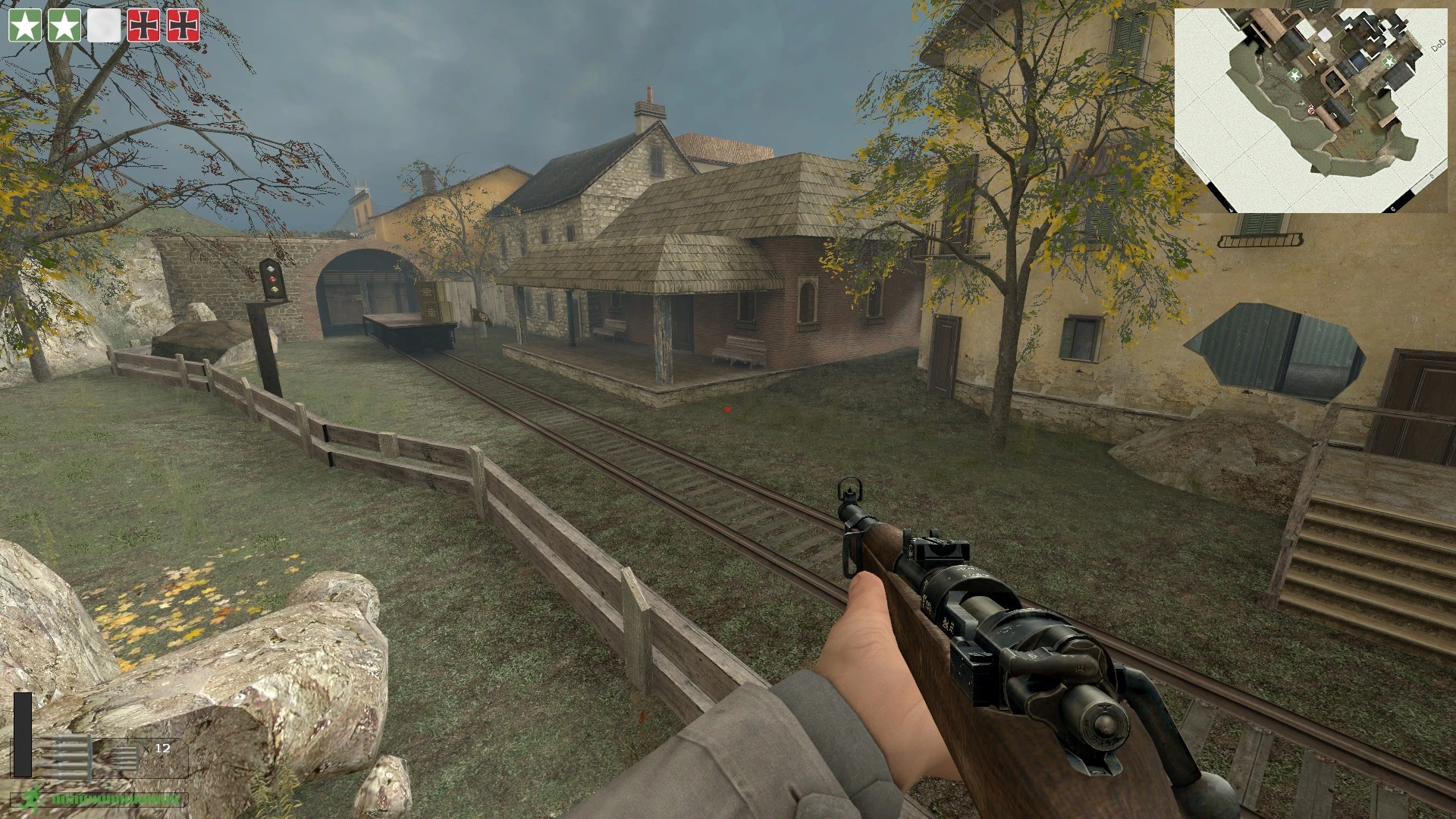Viewport: 1456px width, 819px height.
Task: Click the red player marker on minimap
Action: (x=1310, y=111)
